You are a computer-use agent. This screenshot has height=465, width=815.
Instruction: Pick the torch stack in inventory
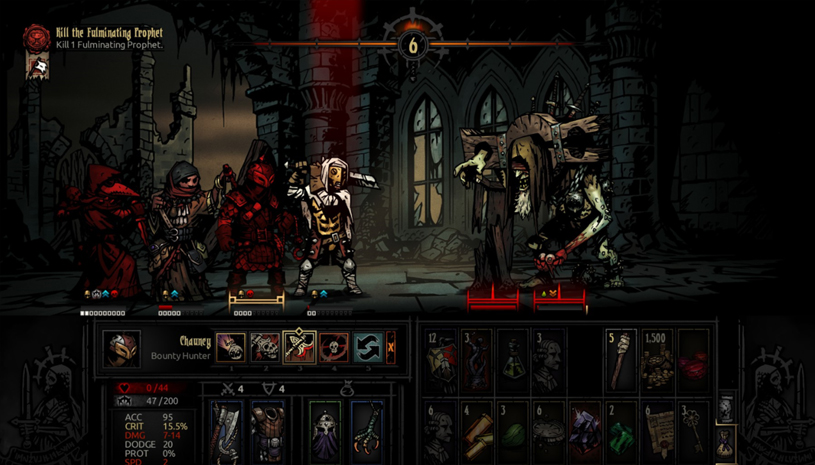click(621, 360)
